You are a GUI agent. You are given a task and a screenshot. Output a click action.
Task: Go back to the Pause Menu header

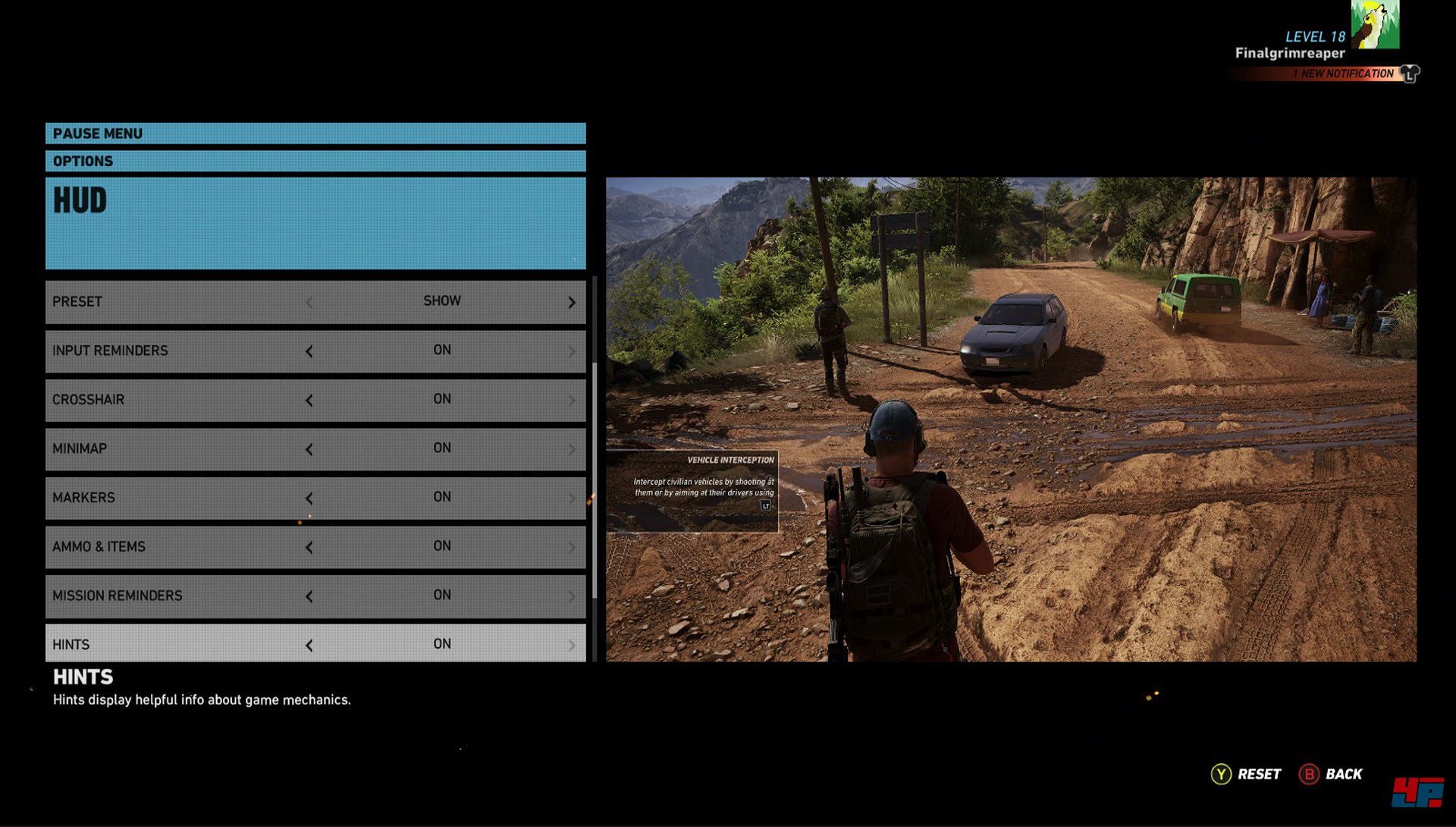point(315,134)
